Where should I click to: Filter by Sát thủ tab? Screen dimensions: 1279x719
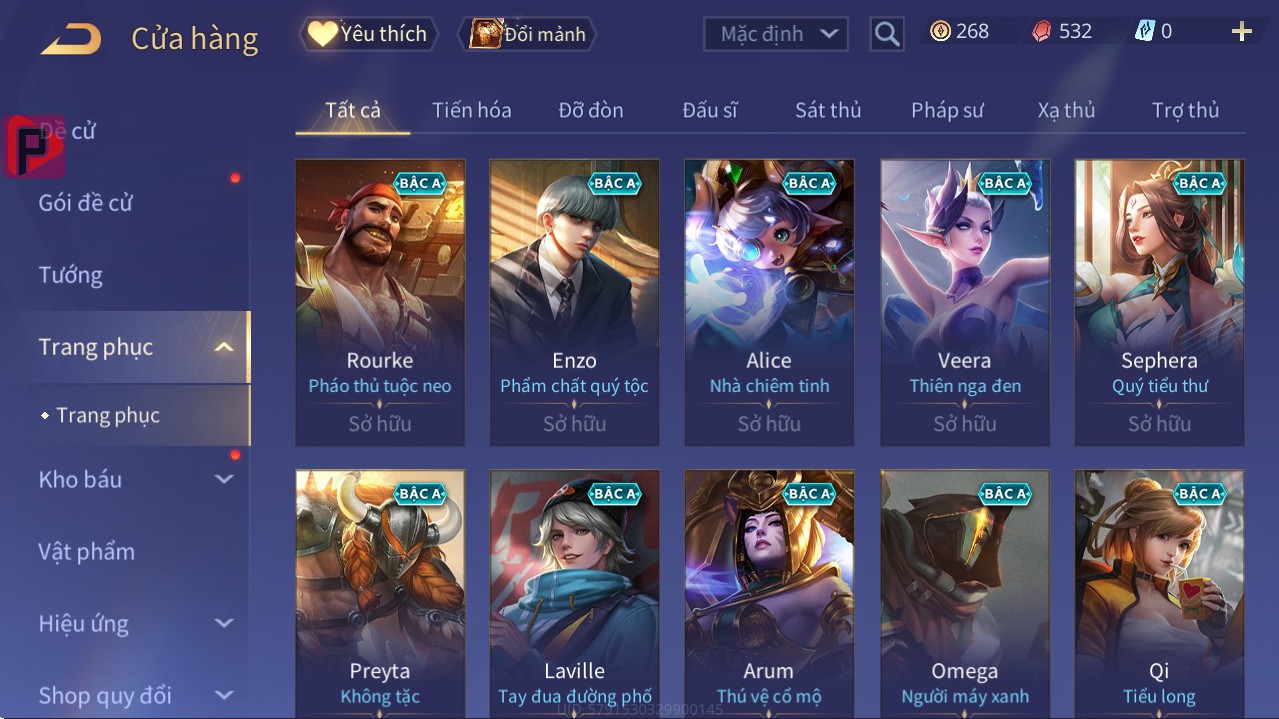[x=828, y=110]
